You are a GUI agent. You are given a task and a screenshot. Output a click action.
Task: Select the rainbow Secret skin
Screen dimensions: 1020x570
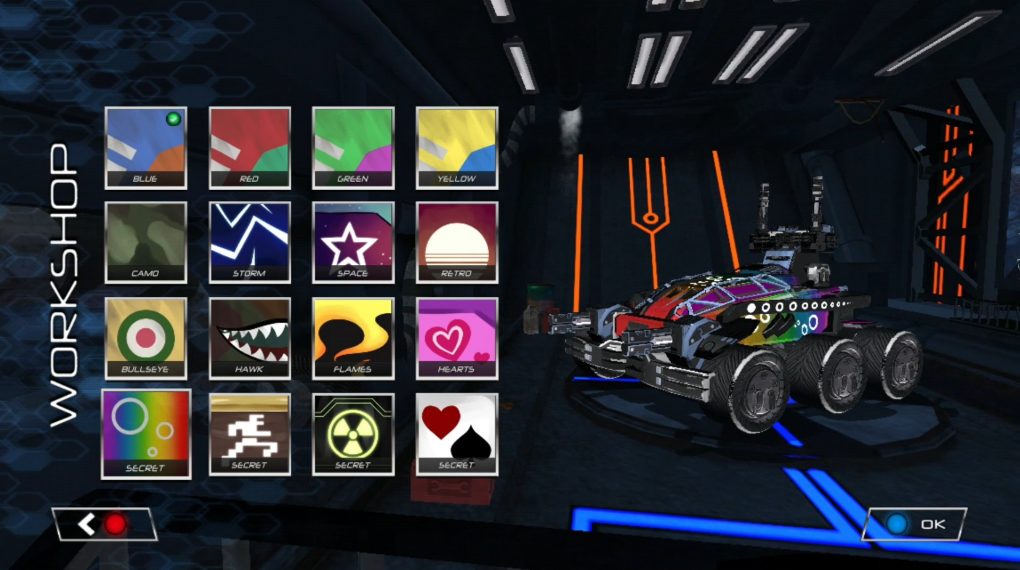(146, 433)
